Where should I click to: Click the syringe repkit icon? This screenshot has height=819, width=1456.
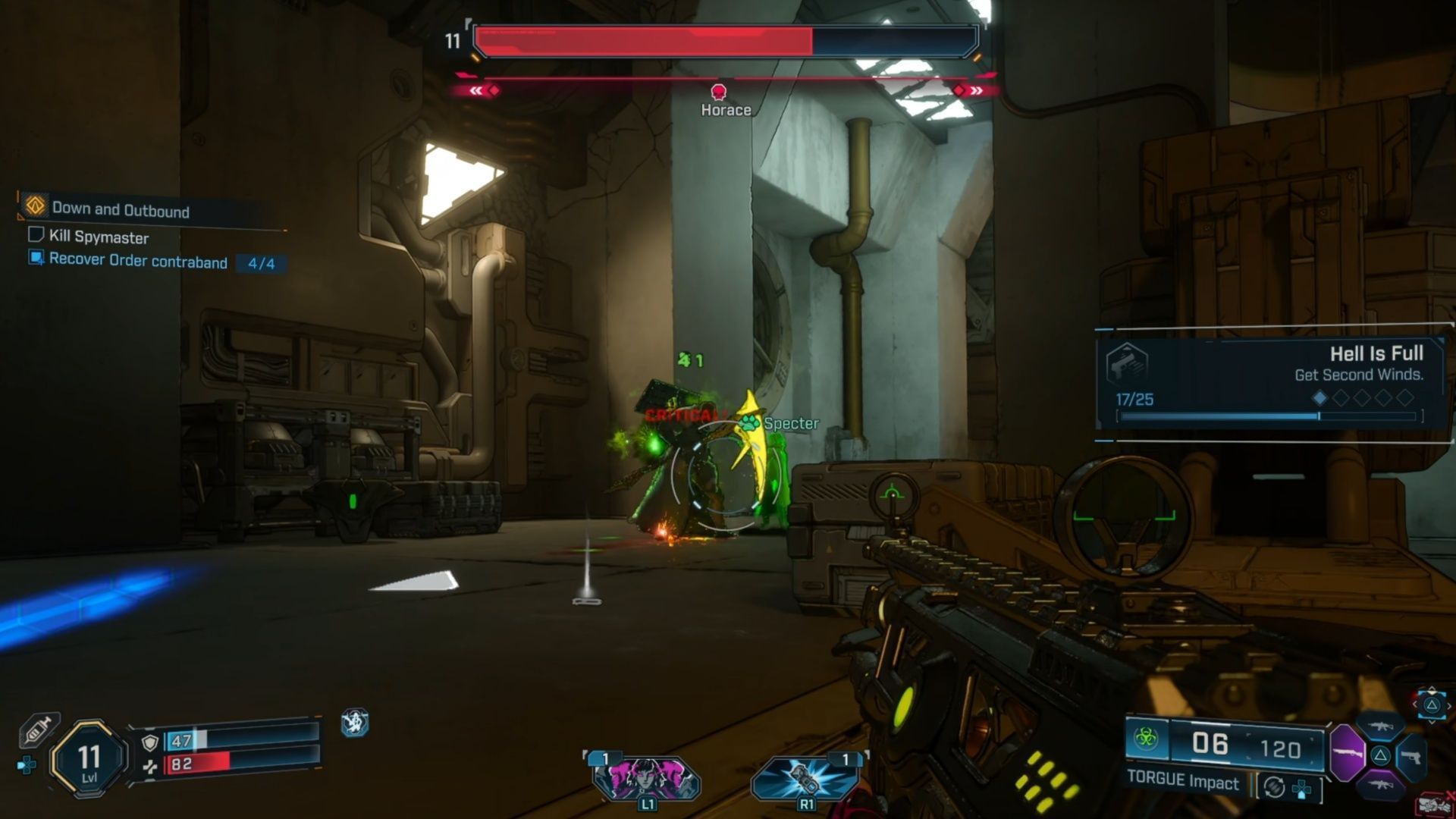point(38,729)
